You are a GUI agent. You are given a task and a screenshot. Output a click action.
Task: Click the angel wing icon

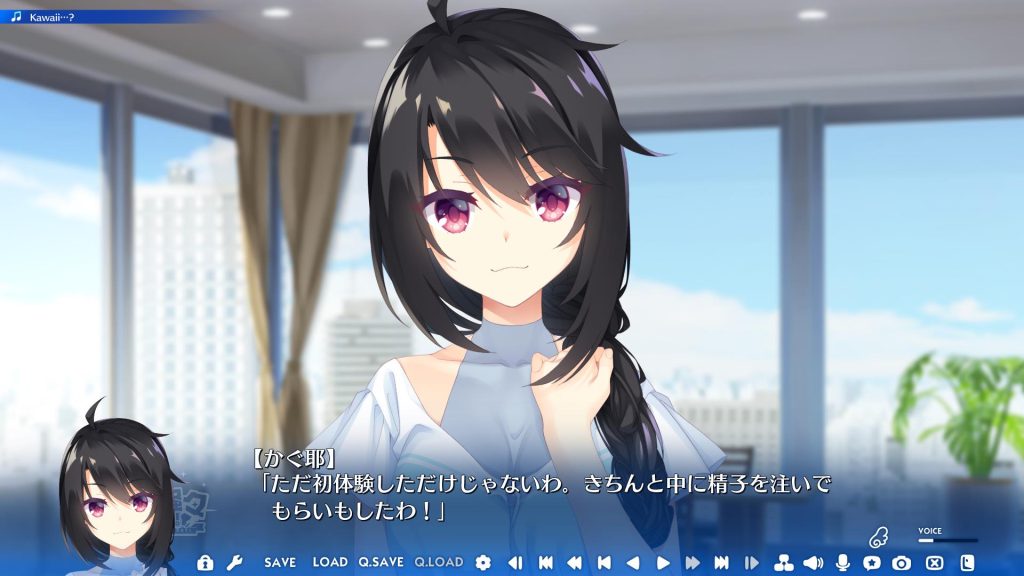coord(878,537)
